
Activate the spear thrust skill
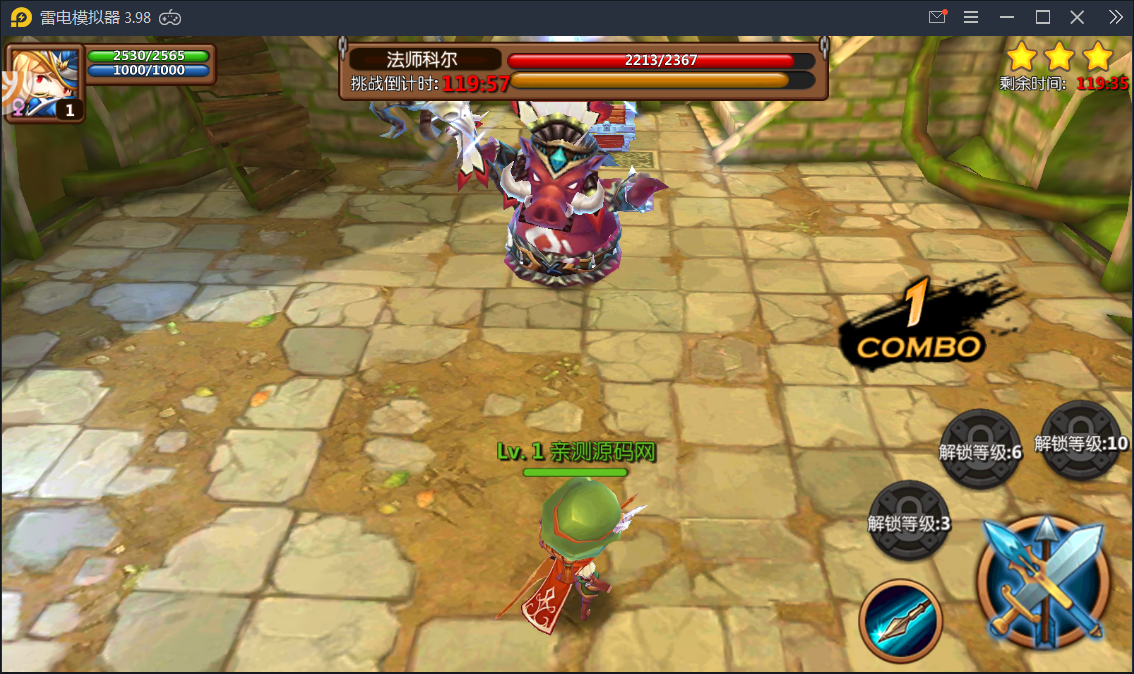[x=900, y=620]
